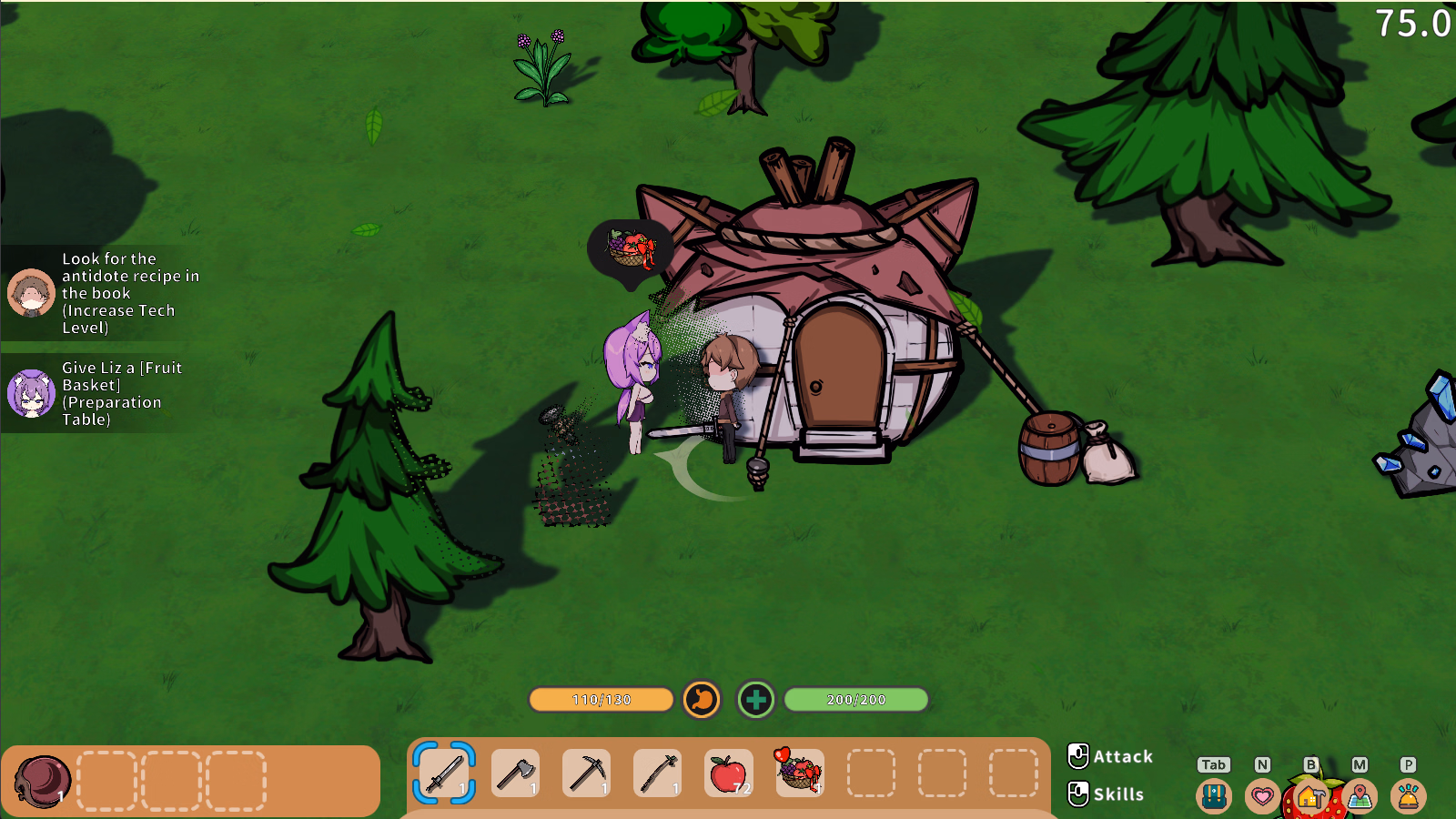Equip the axe from the hotbar
The image size is (1456, 819).
pos(515,773)
